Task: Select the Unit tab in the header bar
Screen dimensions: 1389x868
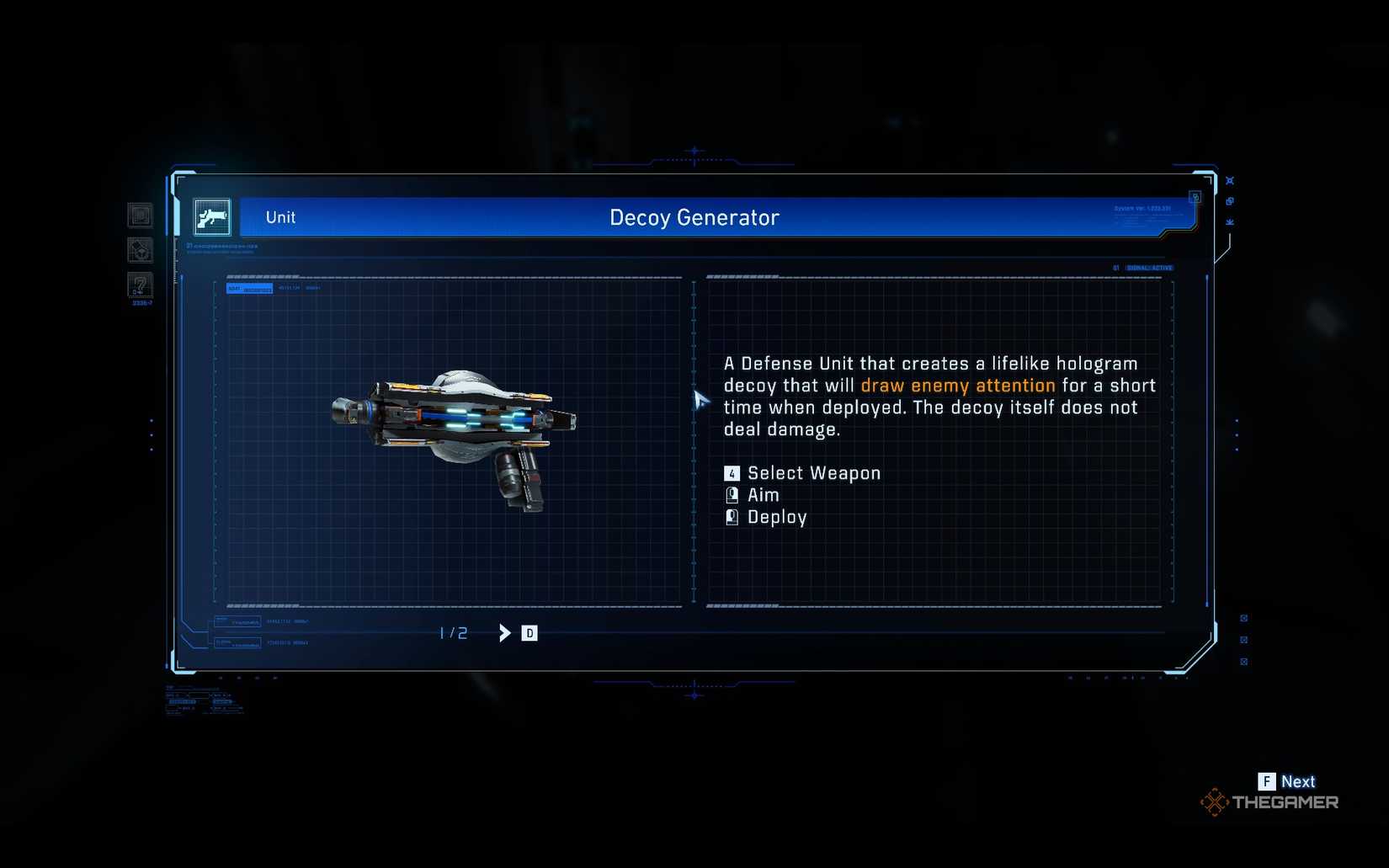Action: point(279,217)
